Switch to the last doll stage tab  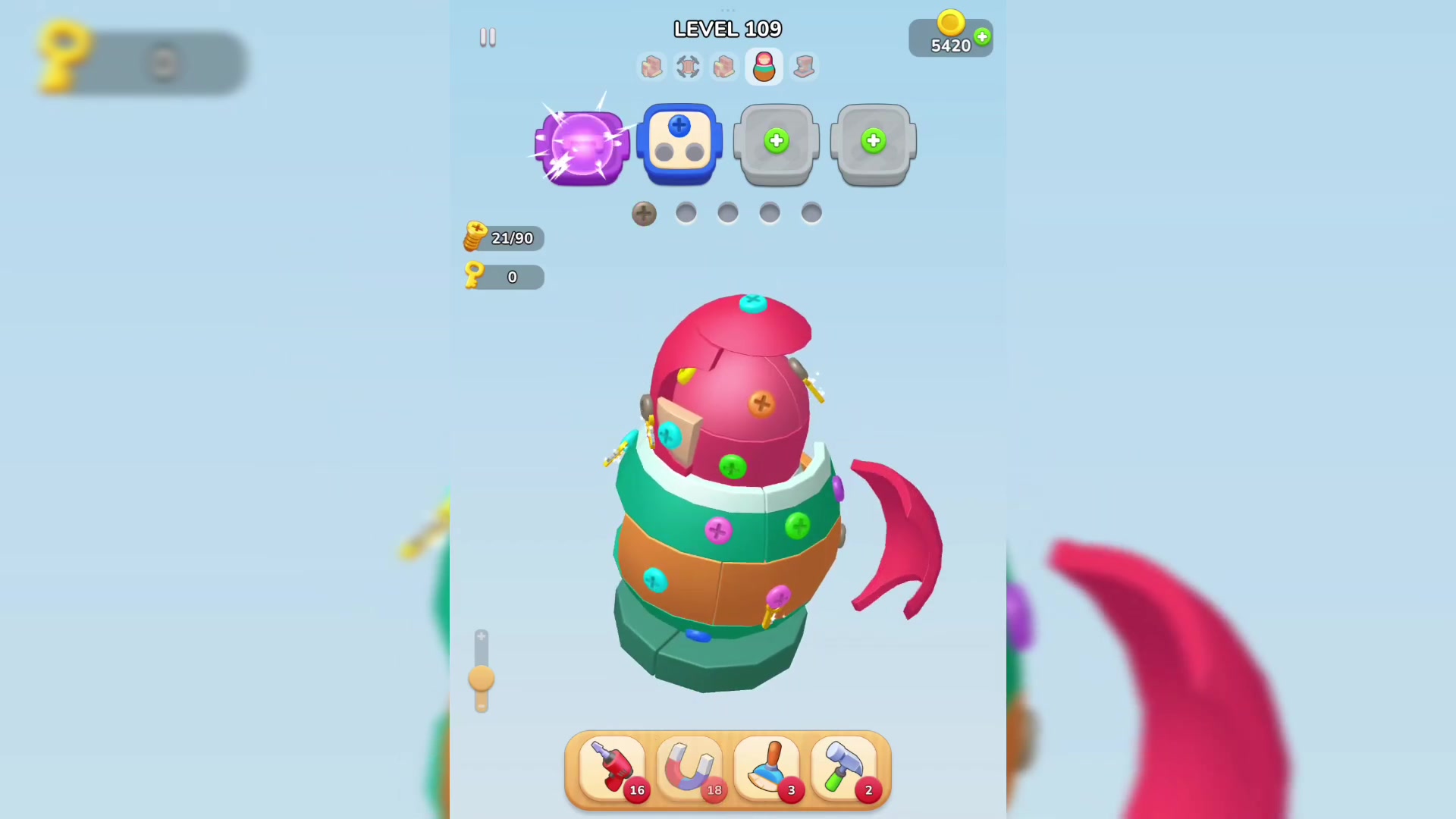tap(804, 67)
